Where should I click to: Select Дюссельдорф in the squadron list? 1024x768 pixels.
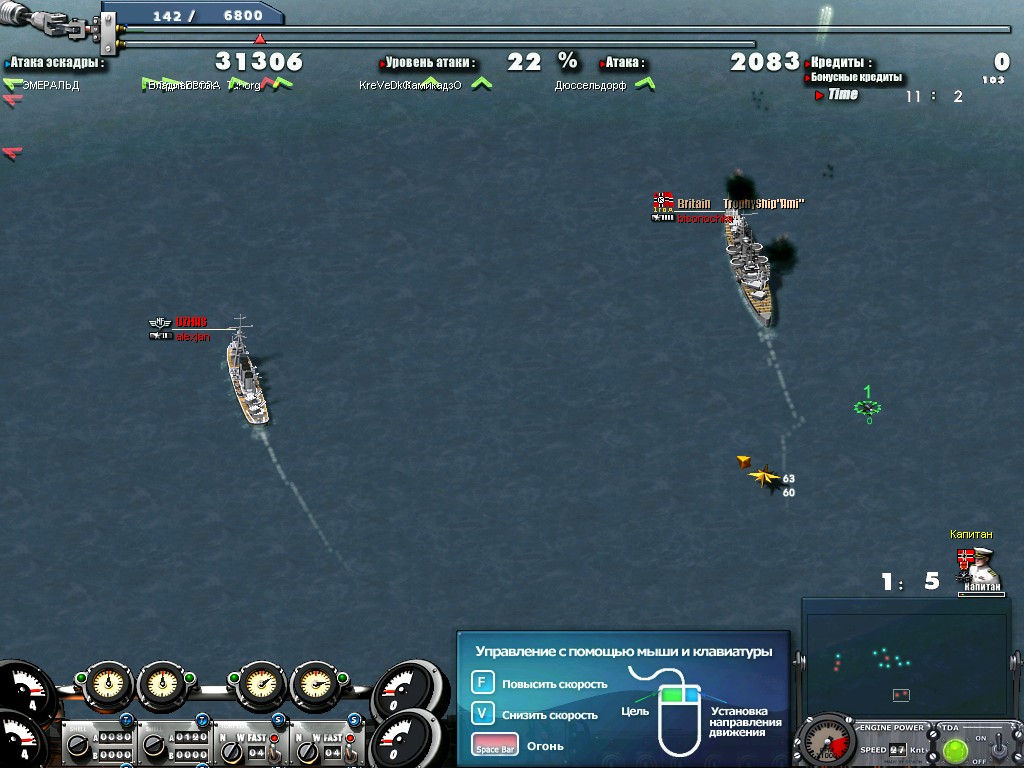tap(590, 86)
